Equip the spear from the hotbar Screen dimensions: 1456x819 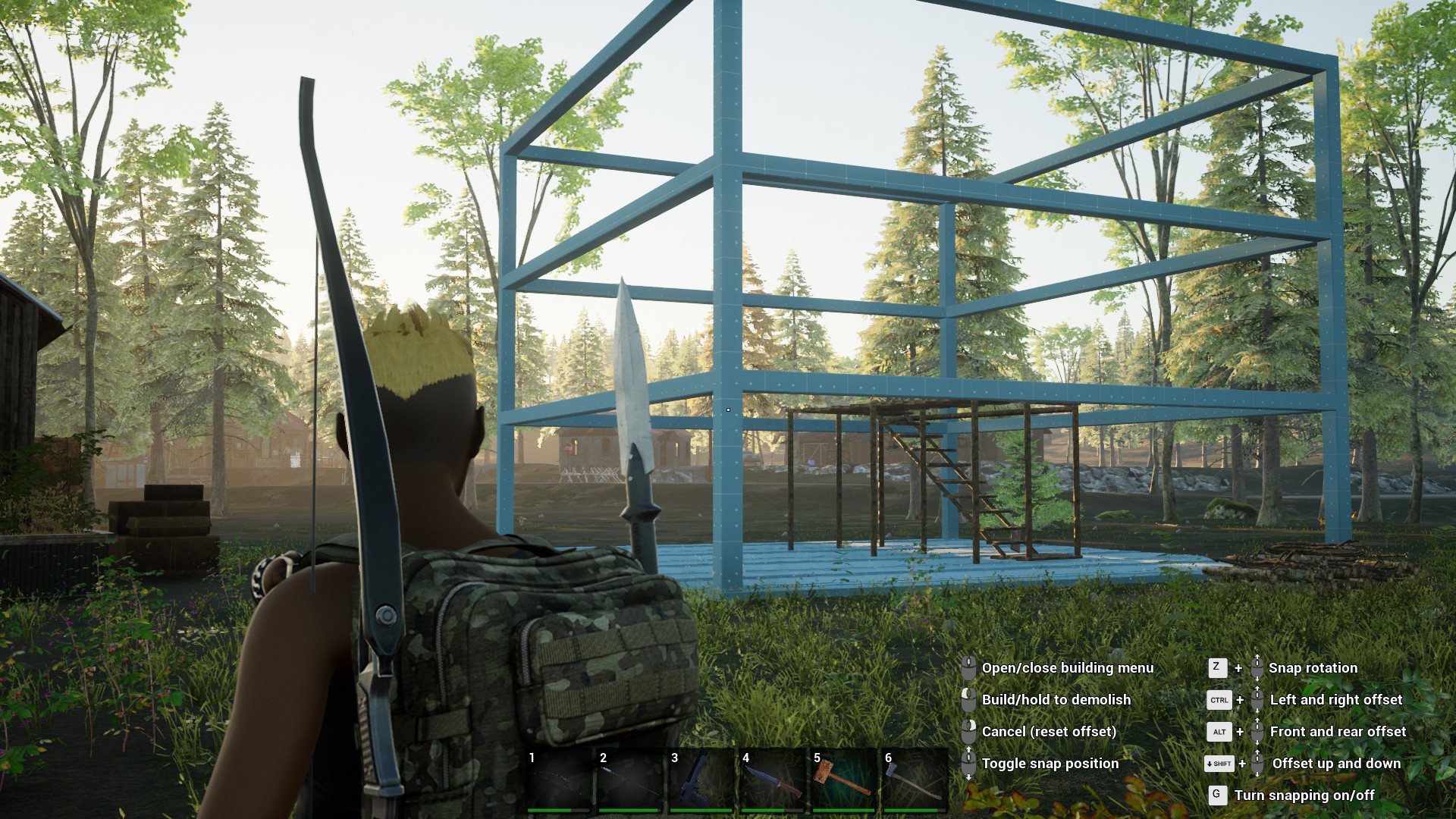[630, 780]
